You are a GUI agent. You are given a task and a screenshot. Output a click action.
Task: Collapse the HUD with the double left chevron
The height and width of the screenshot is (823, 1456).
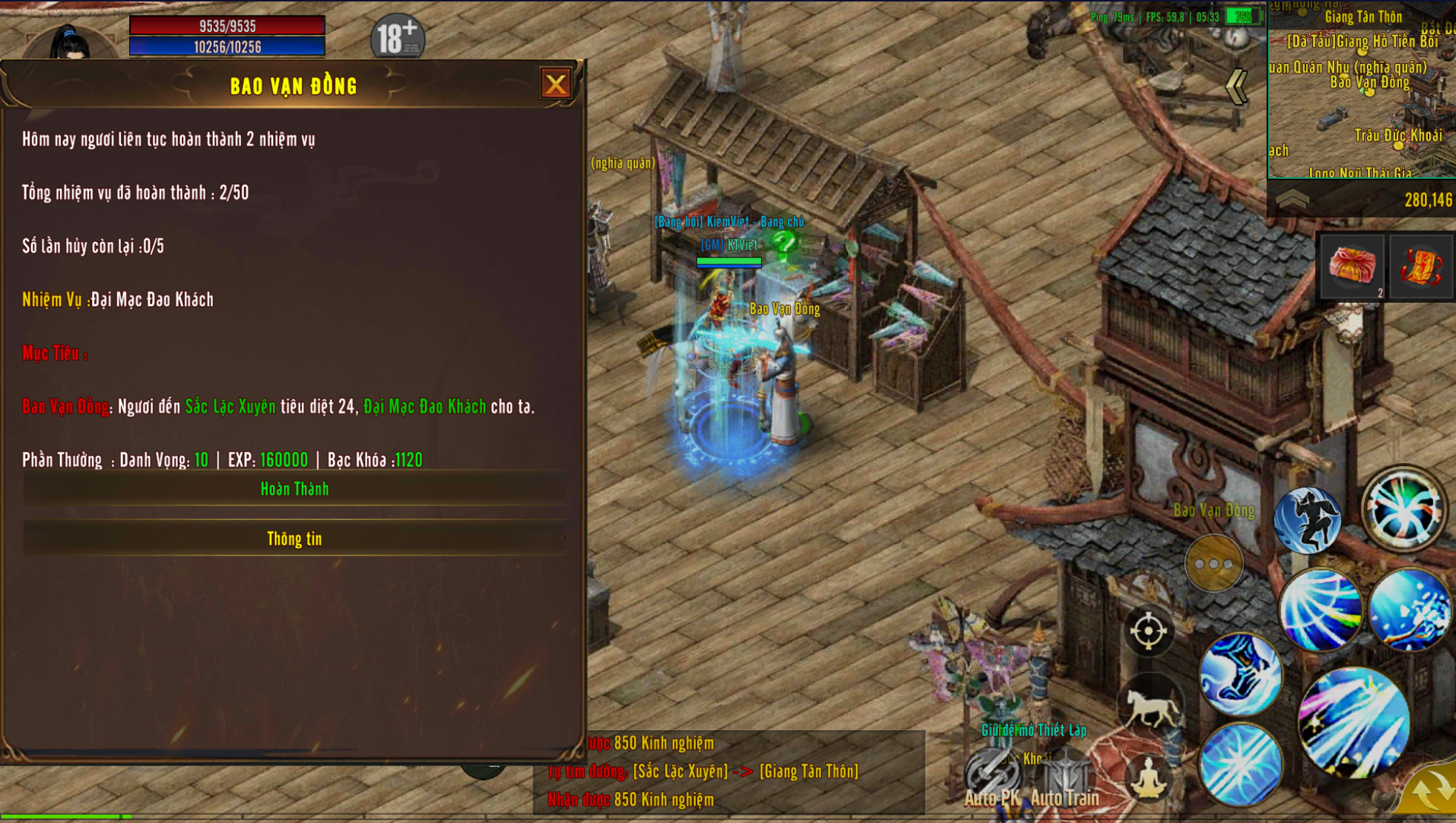coord(1236,87)
